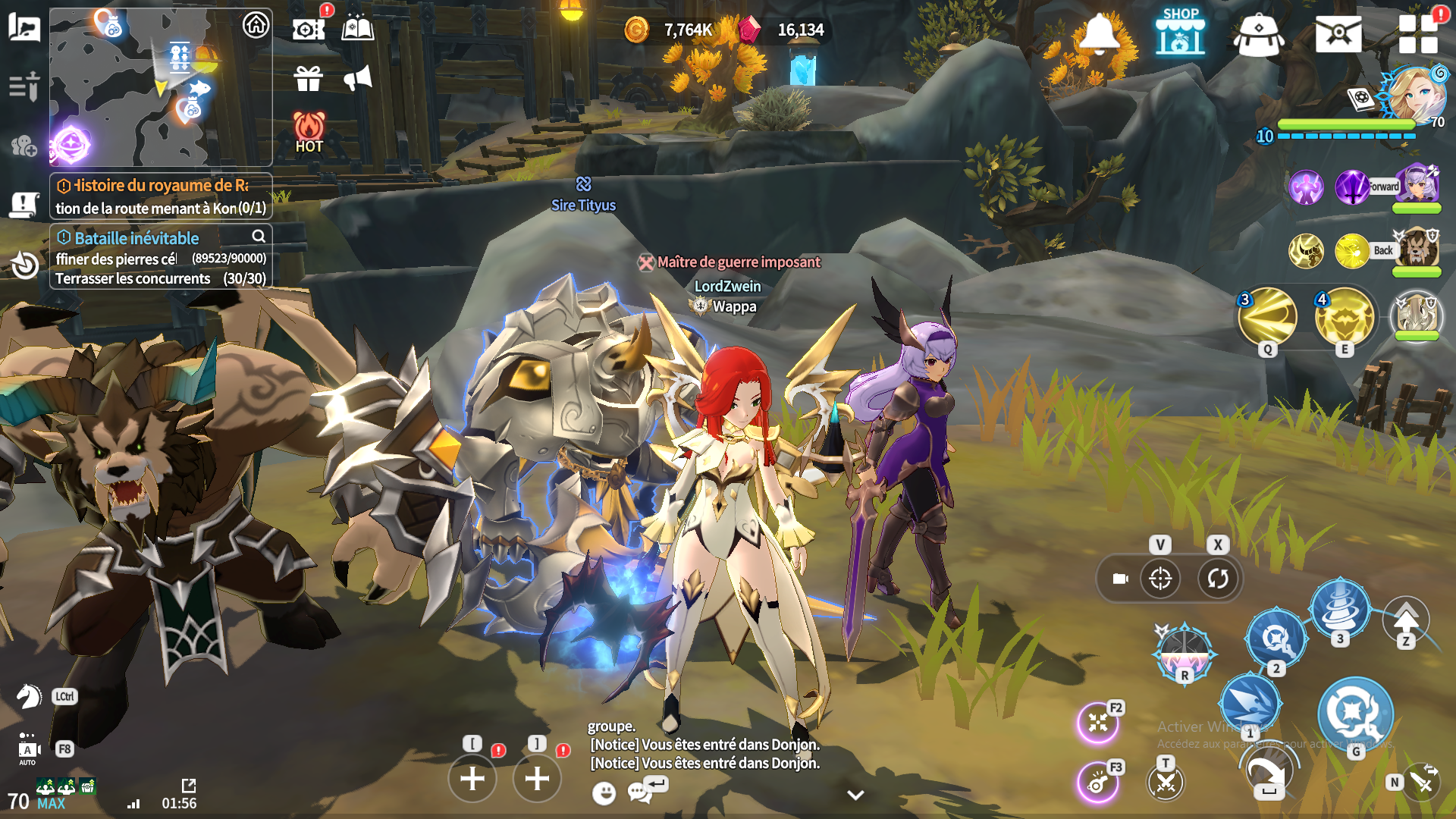The height and width of the screenshot is (819, 1456).
Task: Open the four-square main menu grid
Action: point(1418,34)
